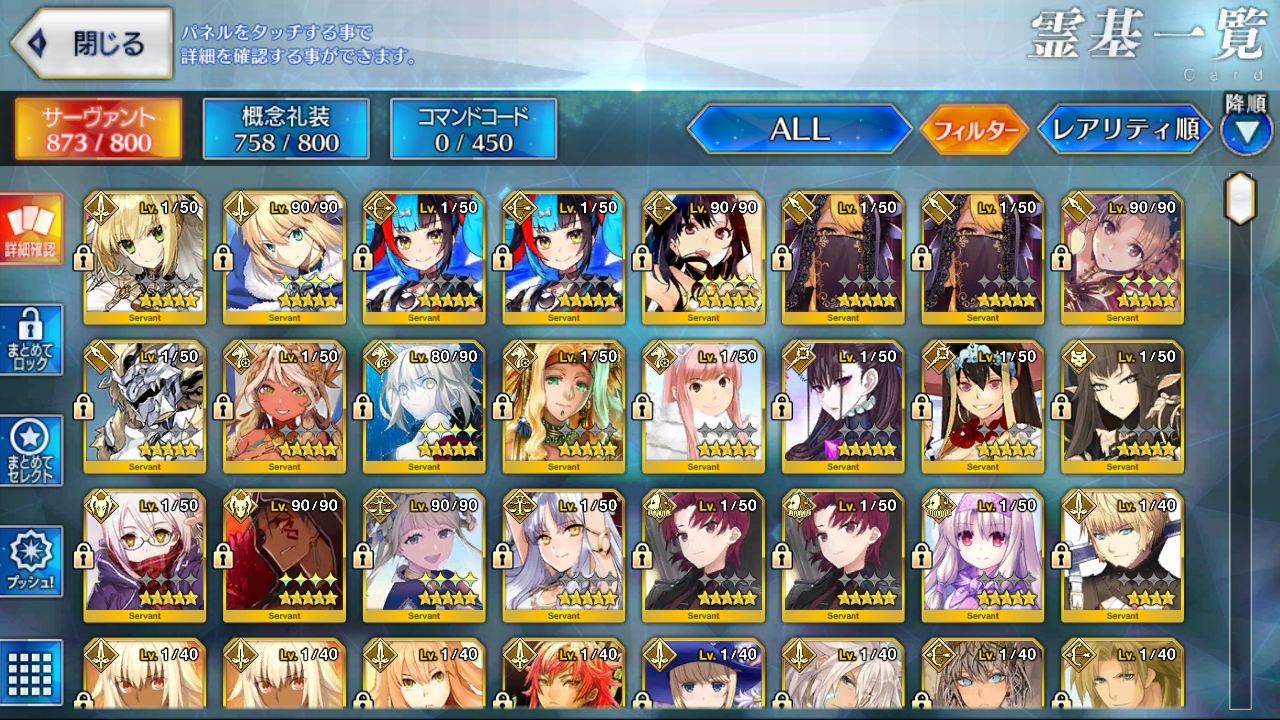Viewport: 1280px width, 720px height.
Task: Switch to the サーヴァント tab
Action: [x=98, y=129]
